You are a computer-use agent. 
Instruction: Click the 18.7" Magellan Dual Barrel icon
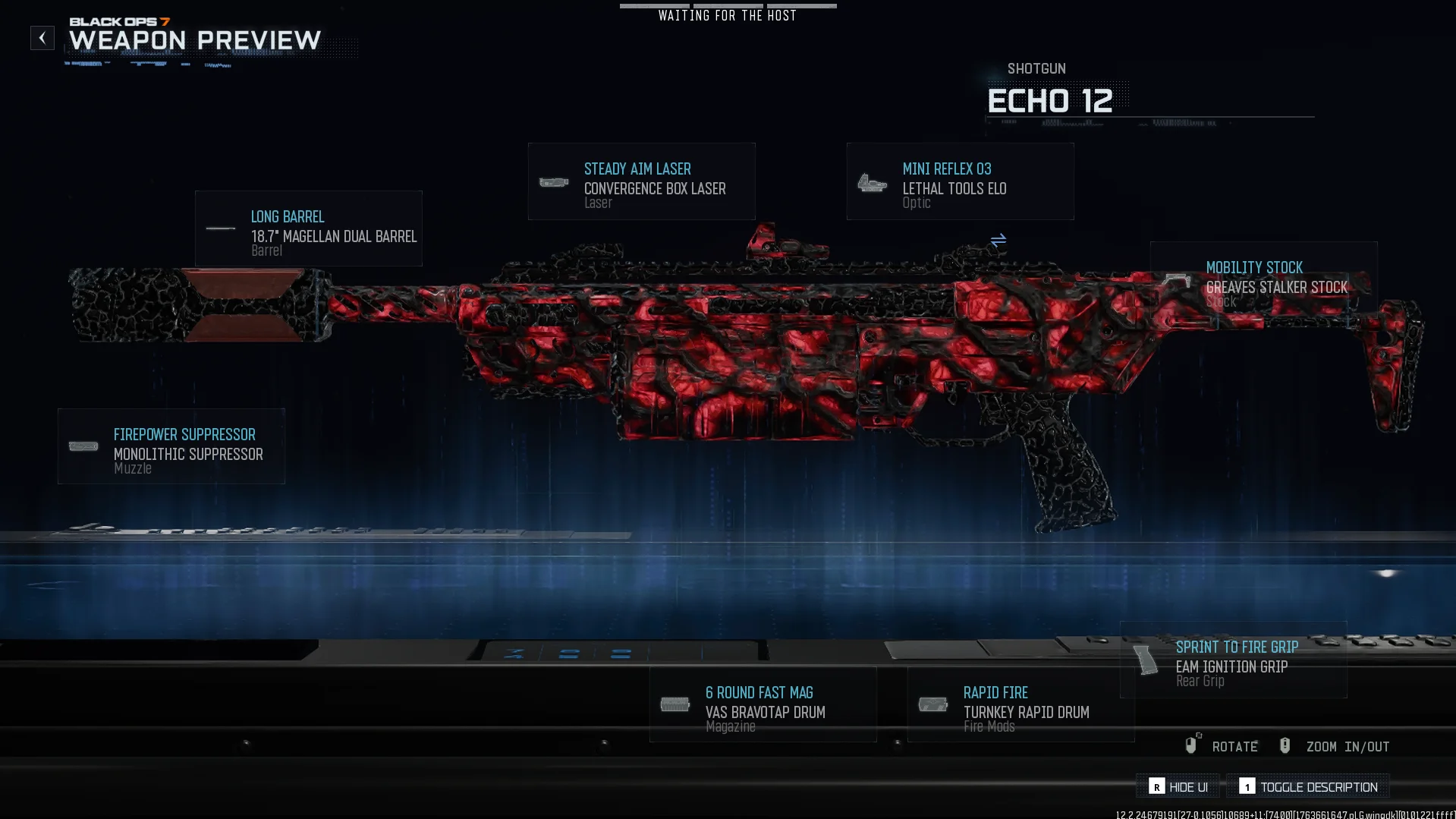click(221, 228)
